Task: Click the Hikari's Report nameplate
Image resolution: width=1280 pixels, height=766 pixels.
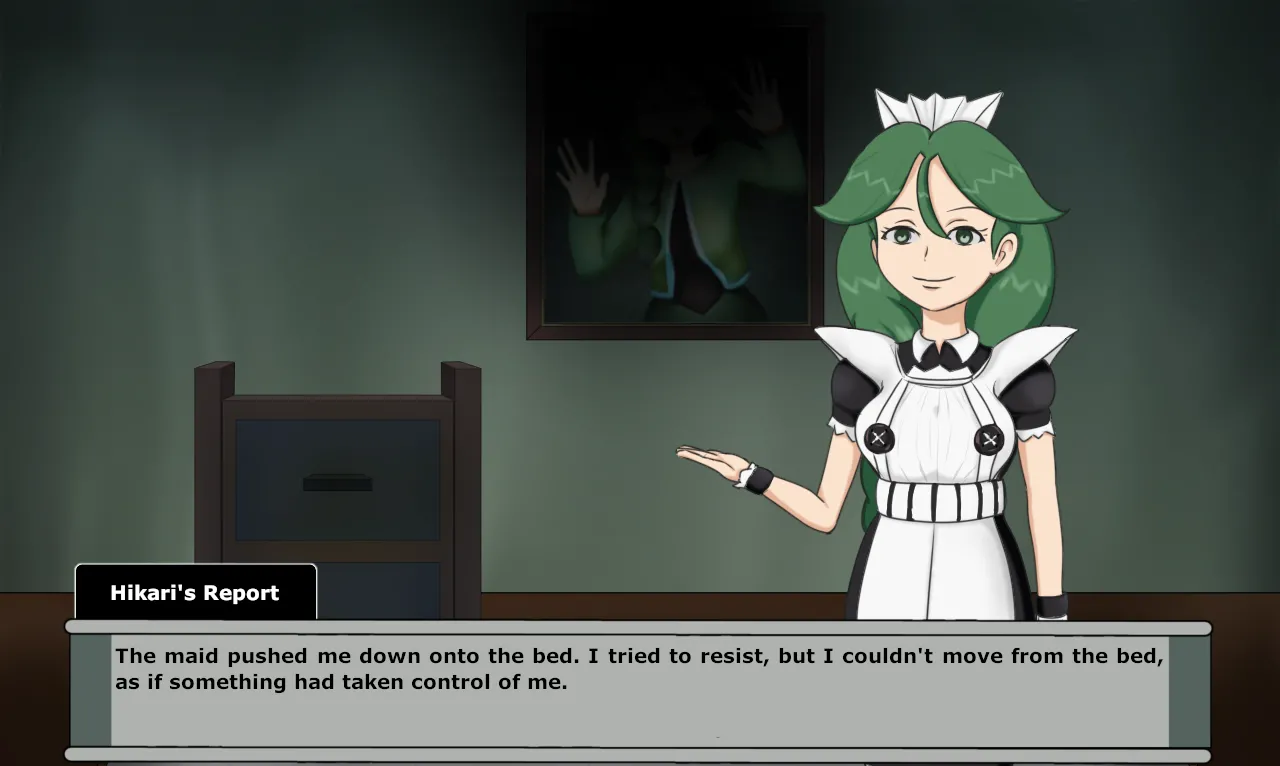Action: (x=195, y=592)
